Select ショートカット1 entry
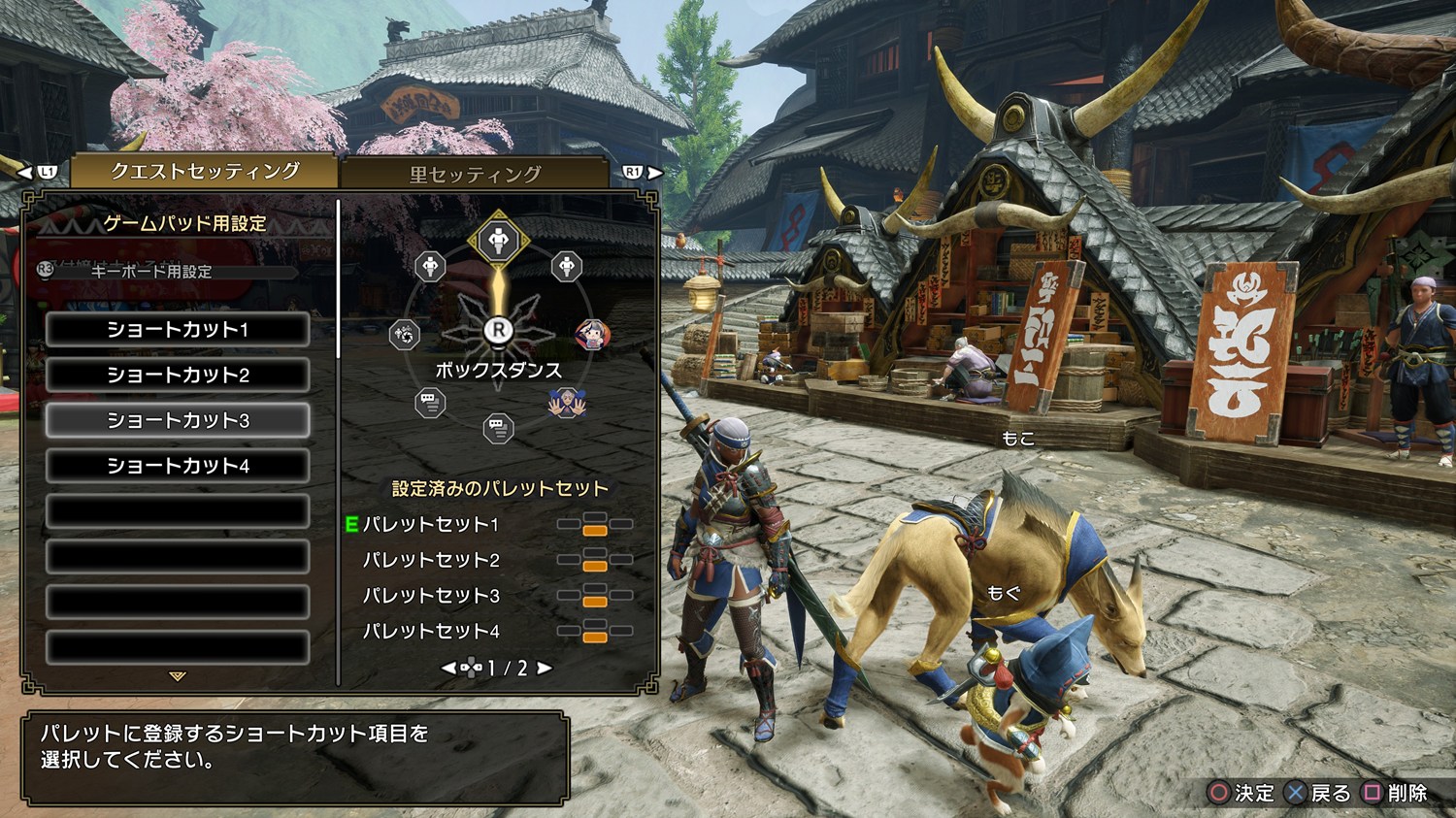Image resolution: width=1456 pixels, height=818 pixels. click(x=178, y=330)
